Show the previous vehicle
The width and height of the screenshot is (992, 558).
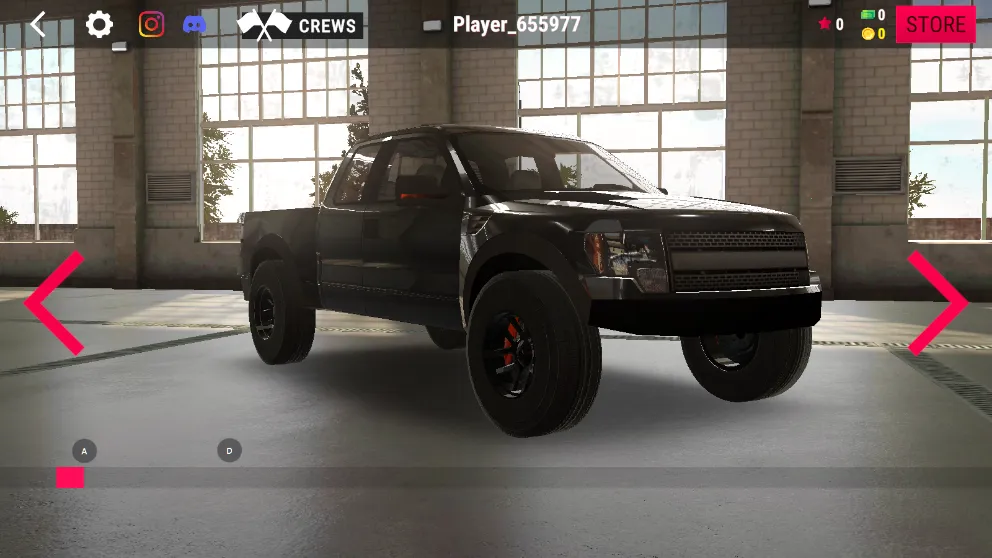(x=54, y=303)
